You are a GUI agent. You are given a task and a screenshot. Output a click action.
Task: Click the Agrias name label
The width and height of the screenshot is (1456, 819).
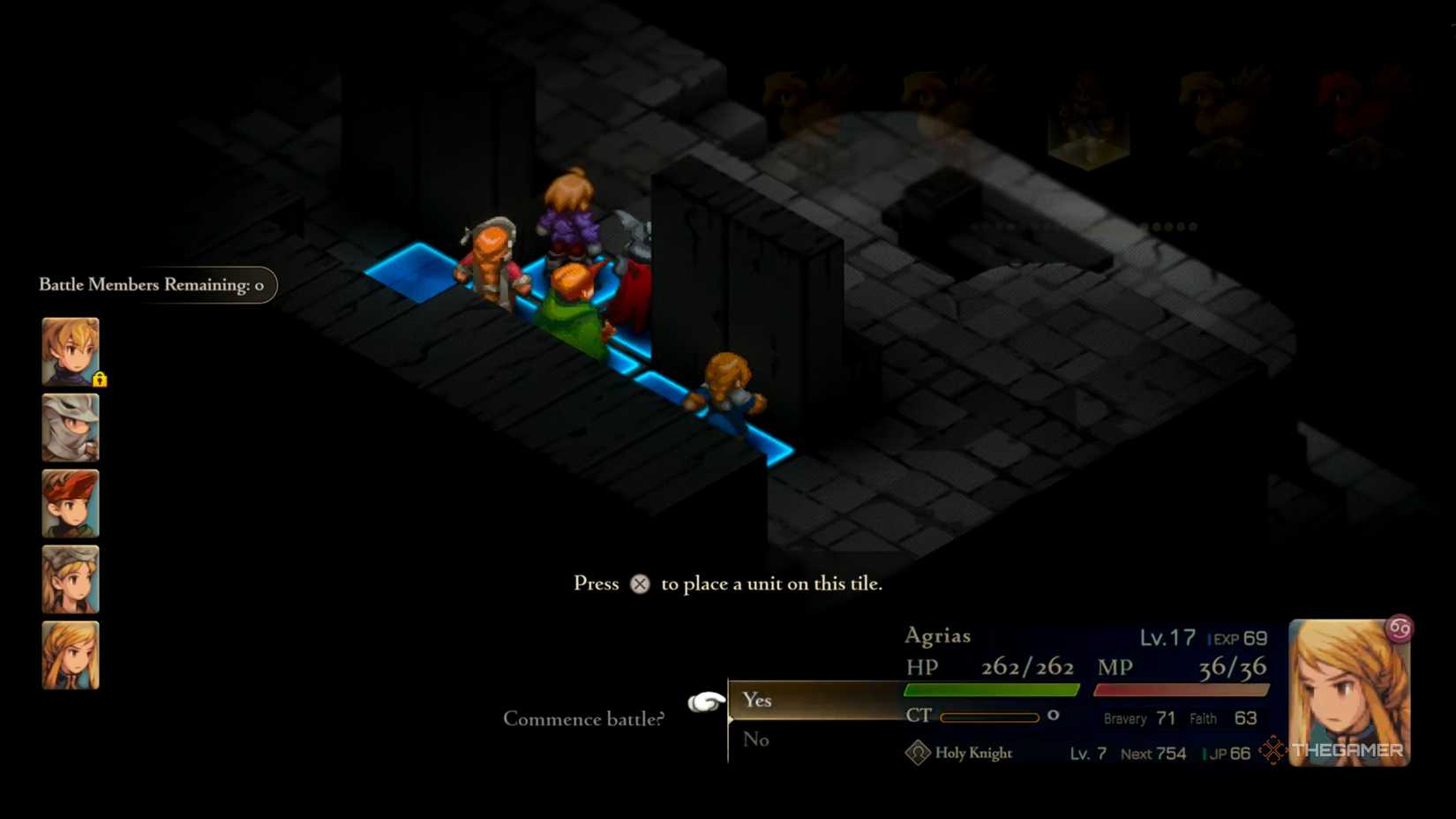pos(940,635)
